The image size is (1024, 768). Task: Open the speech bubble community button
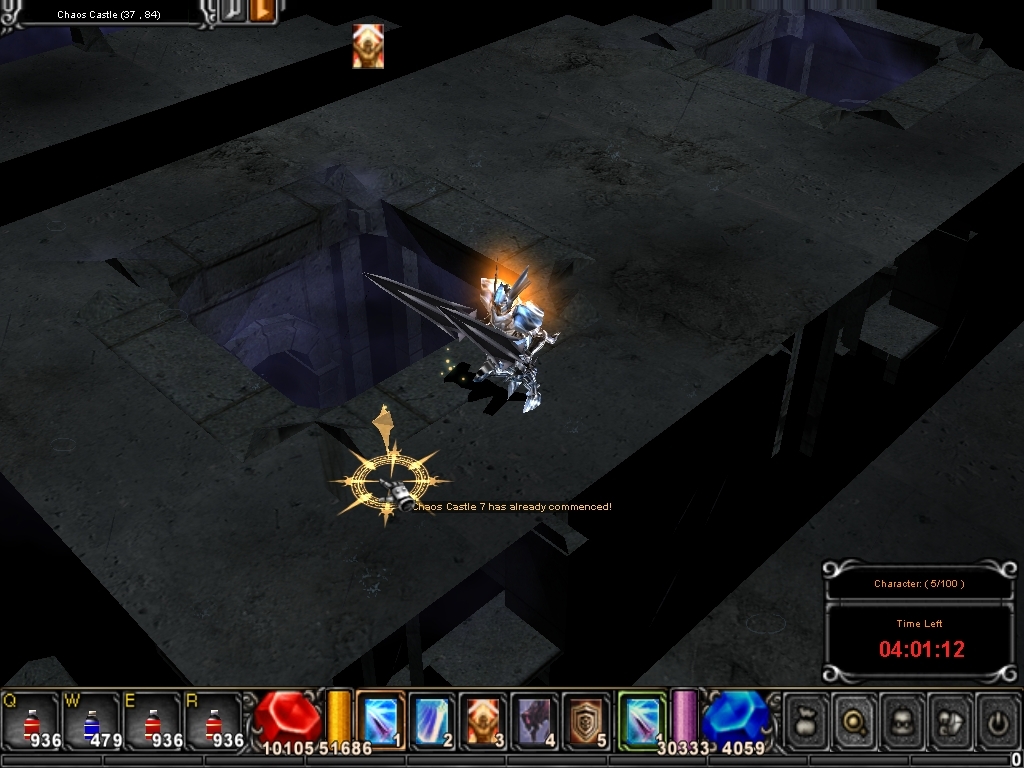click(950, 720)
